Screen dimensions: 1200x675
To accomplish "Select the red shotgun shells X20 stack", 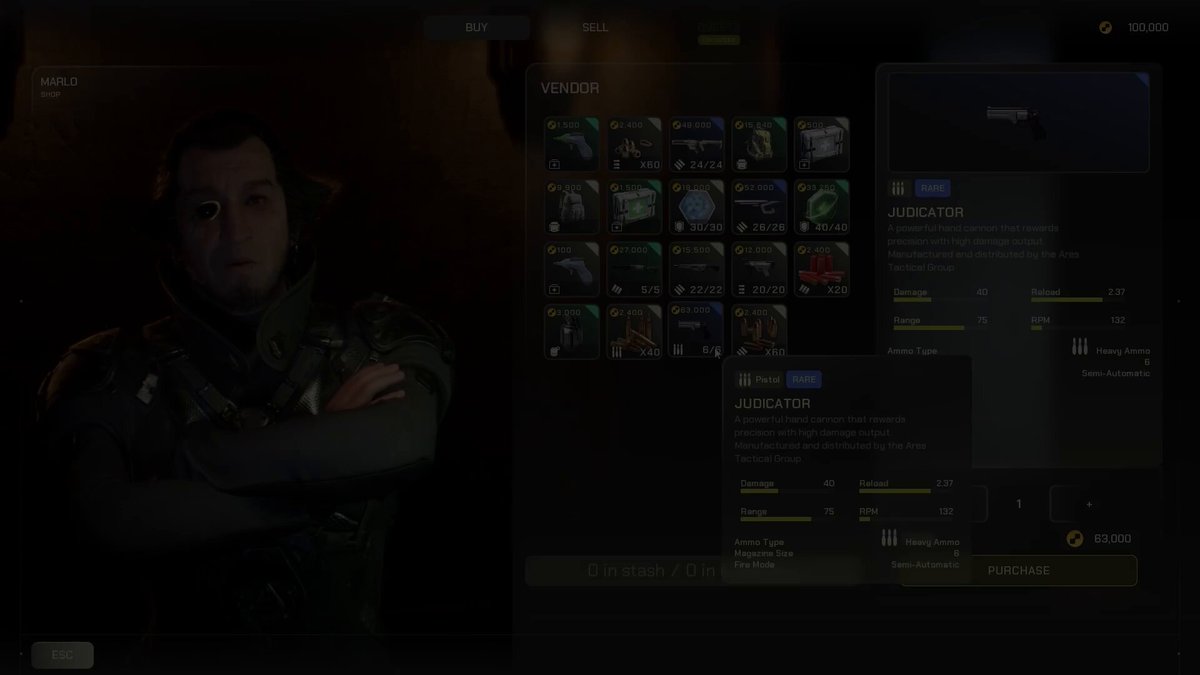I will 821,268.
